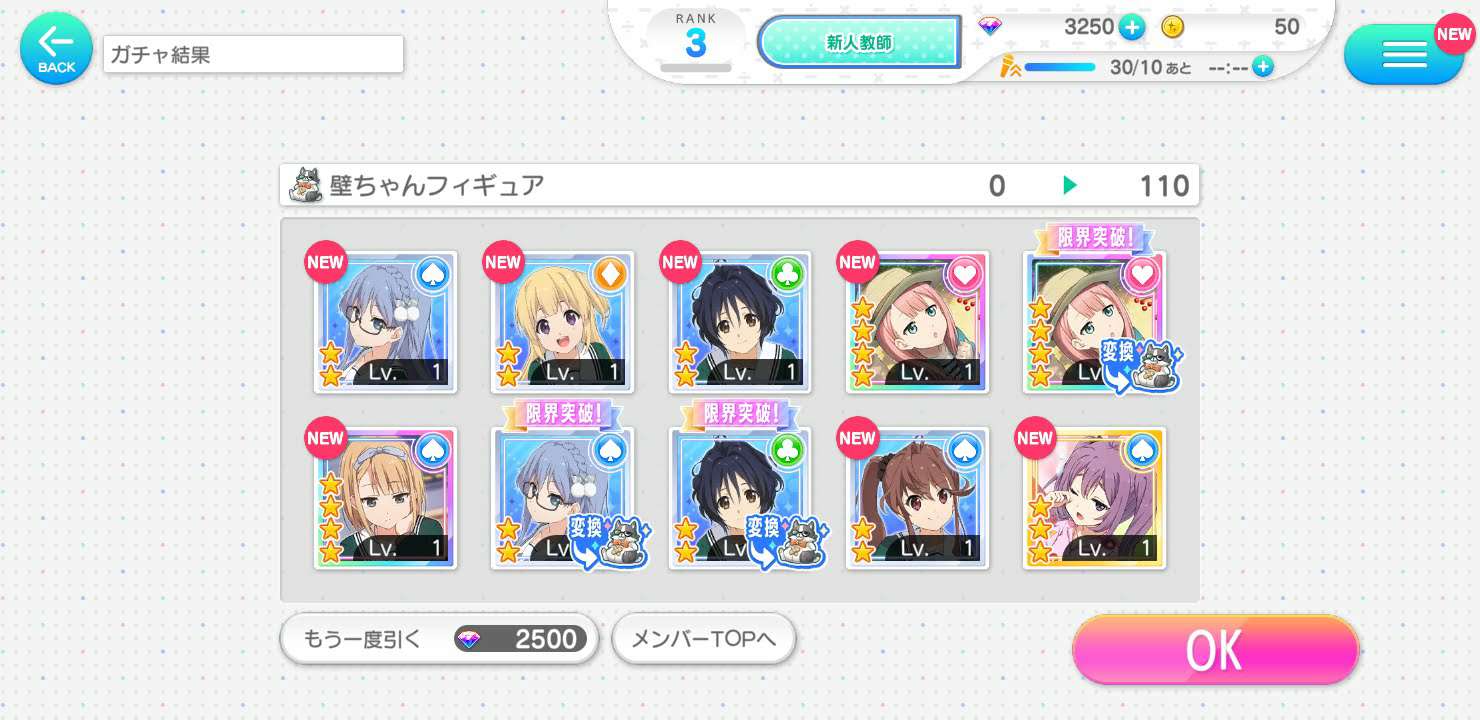Screen dimensions: 1480x720
Task: View the blonde girl diamond-type card
Action: (562, 322)
